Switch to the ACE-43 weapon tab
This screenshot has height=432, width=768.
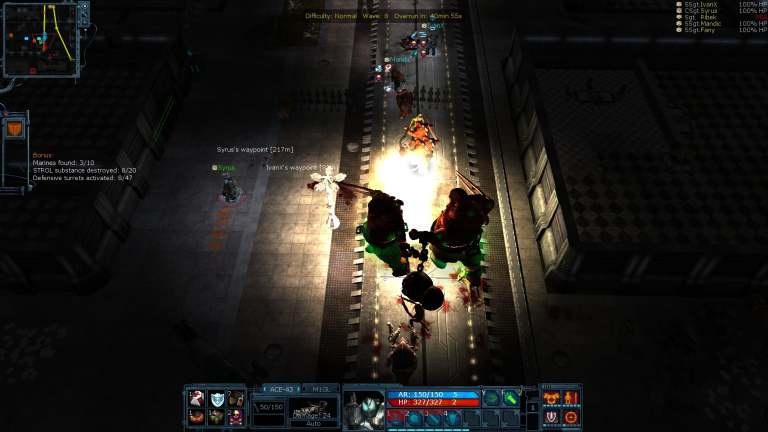click(x=281, y=388)
